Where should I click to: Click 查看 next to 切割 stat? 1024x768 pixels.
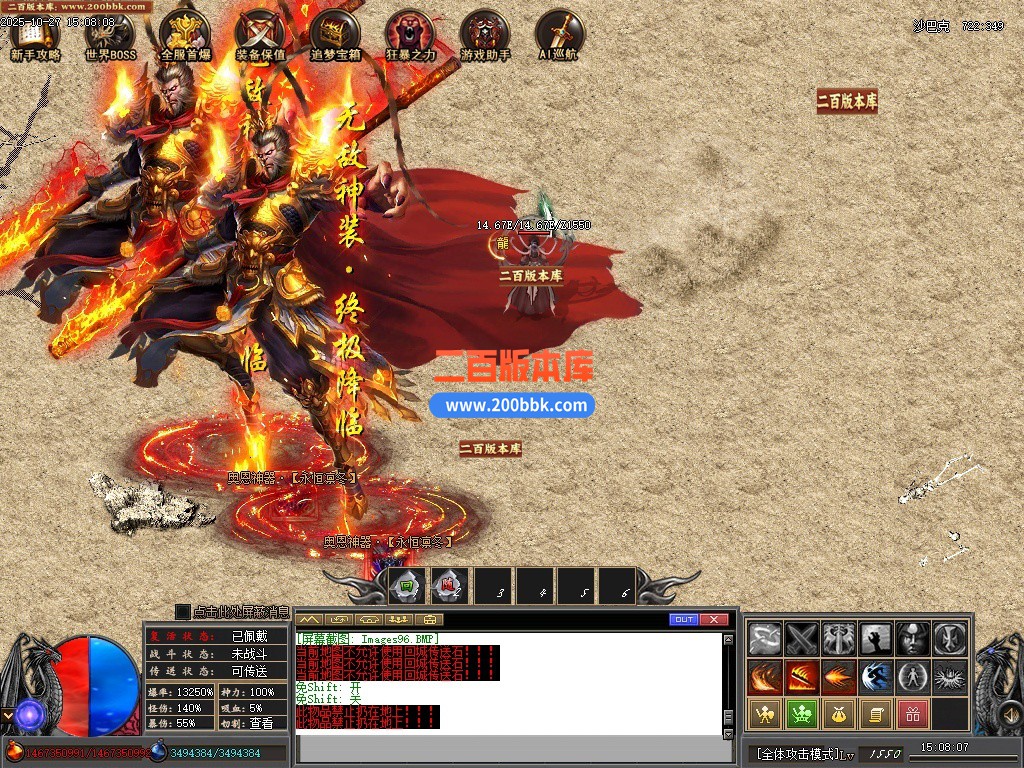tap(260, 722)
